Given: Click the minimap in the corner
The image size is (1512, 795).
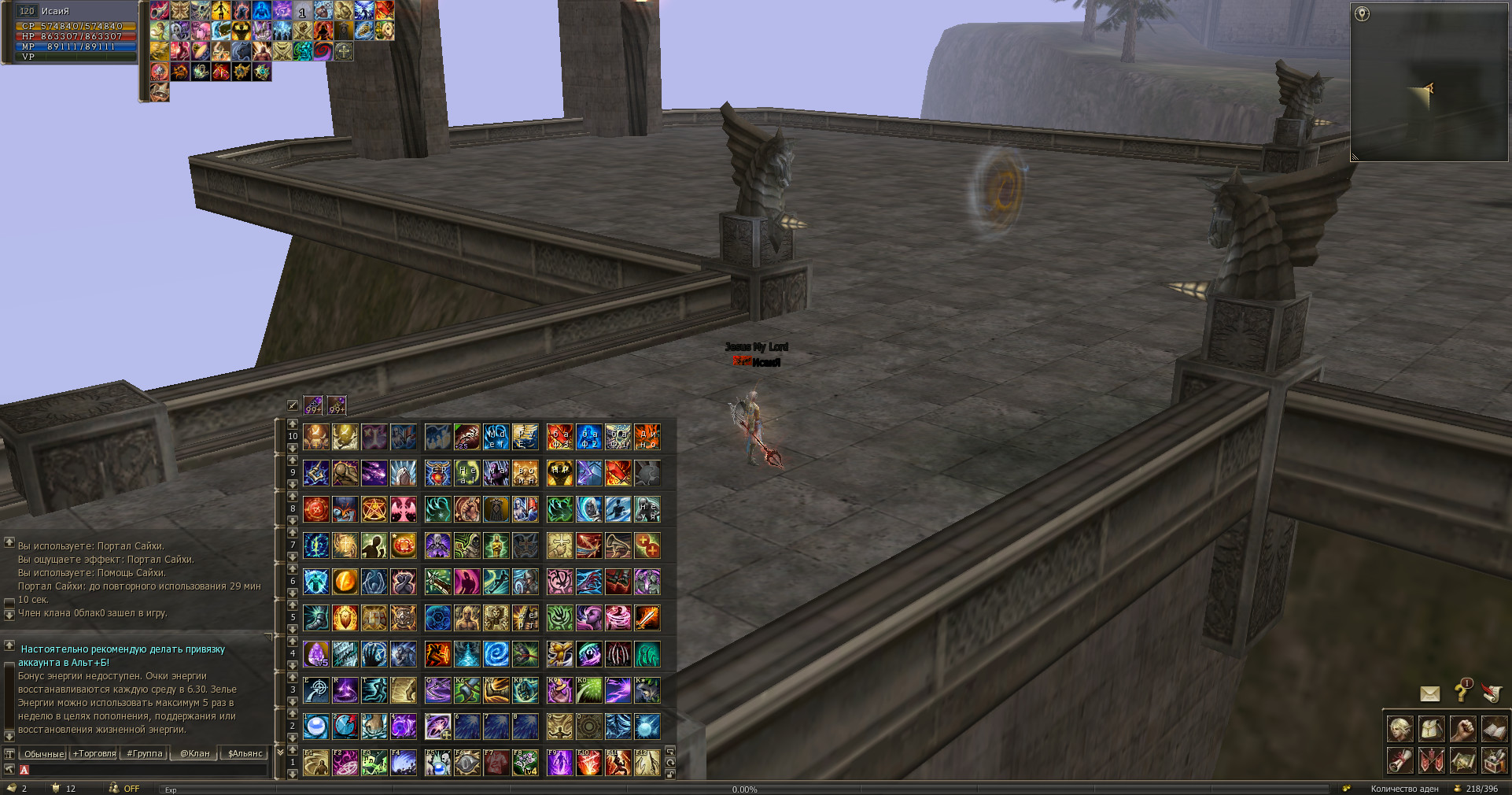Looking at the screenshot, I should point(1429,83).
